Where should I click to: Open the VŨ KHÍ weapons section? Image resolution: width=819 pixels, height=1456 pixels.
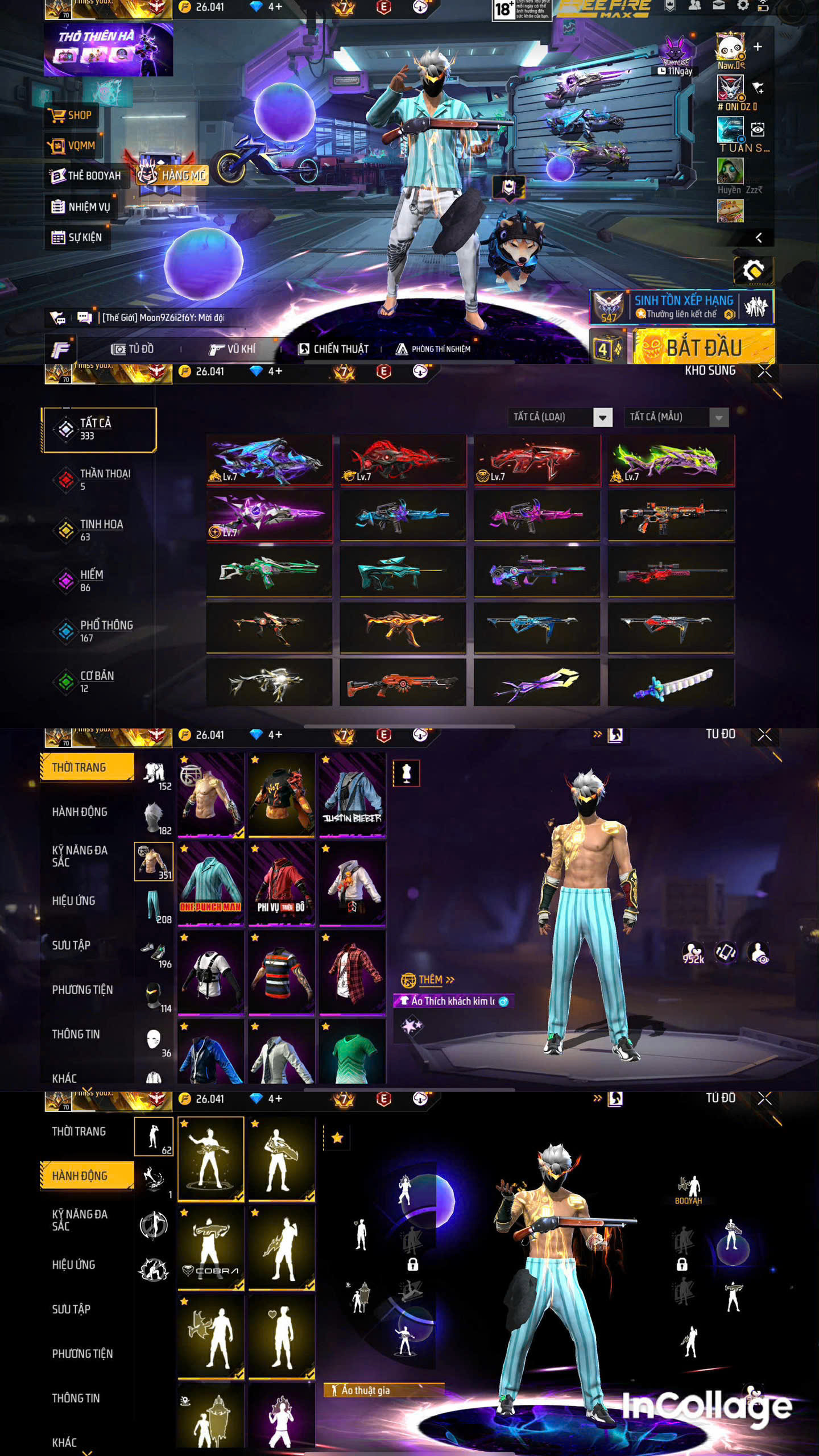pyautogui.click(x=232, y=349)
